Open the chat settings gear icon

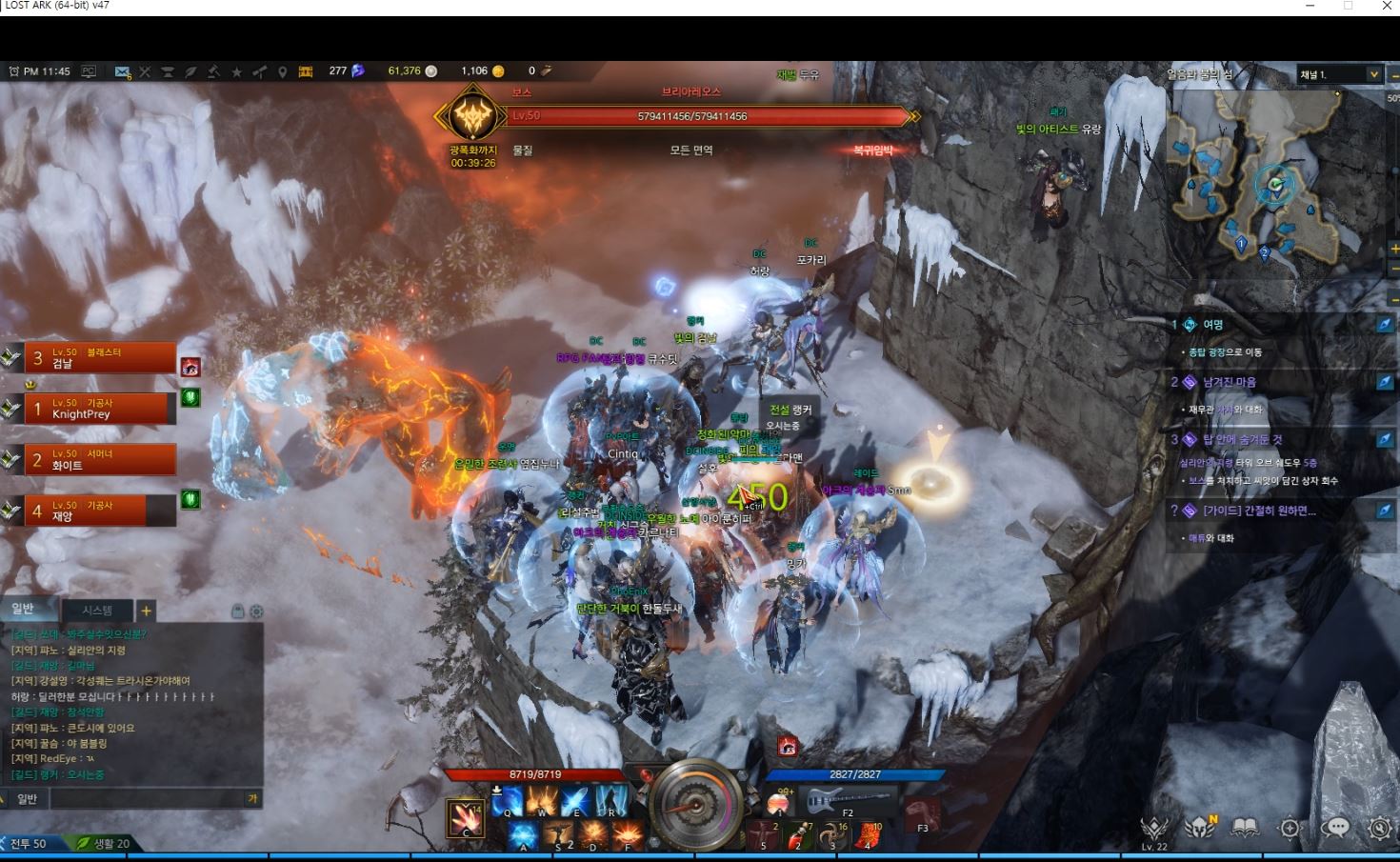[x=256, y=611]
